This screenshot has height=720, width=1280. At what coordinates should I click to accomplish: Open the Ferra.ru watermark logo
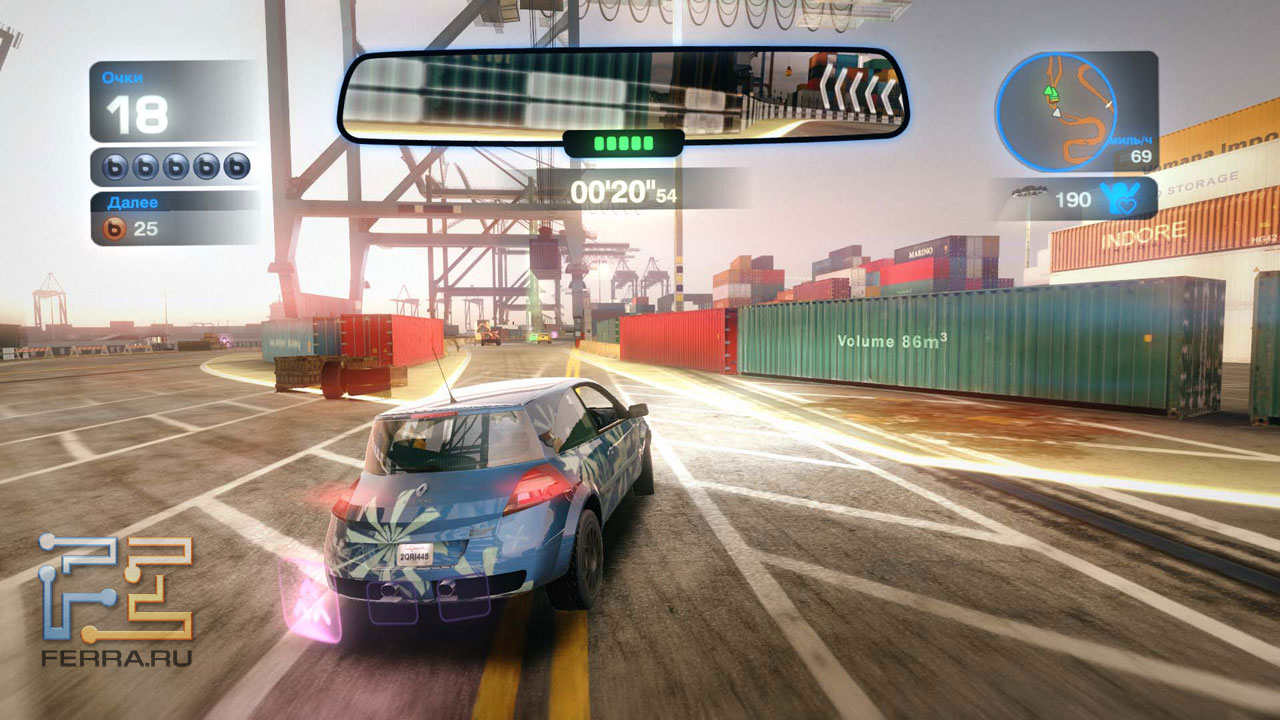coord(116,598)
